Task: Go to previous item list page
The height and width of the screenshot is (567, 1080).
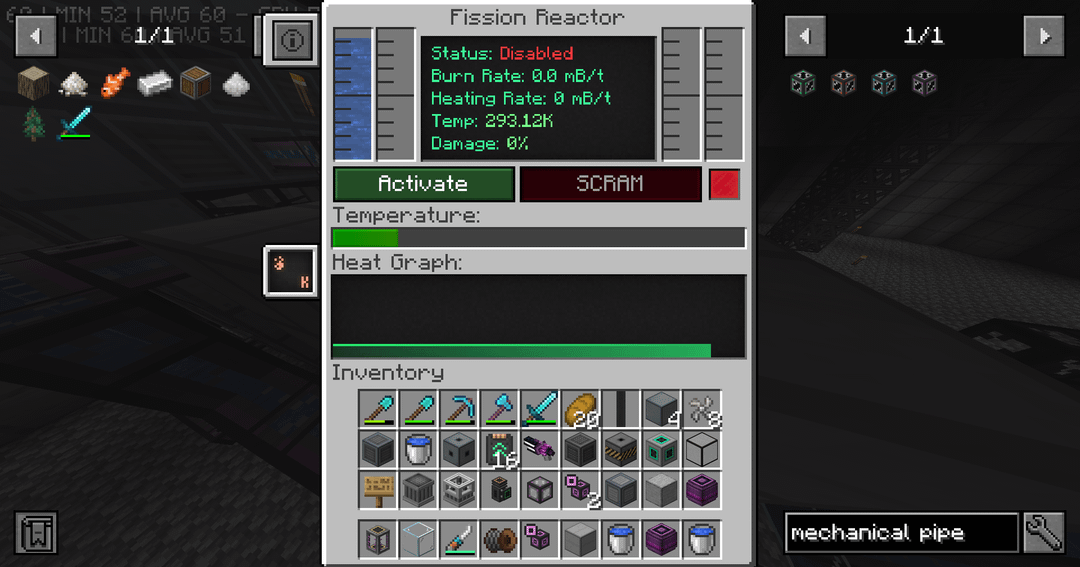Action: [805, 36]
